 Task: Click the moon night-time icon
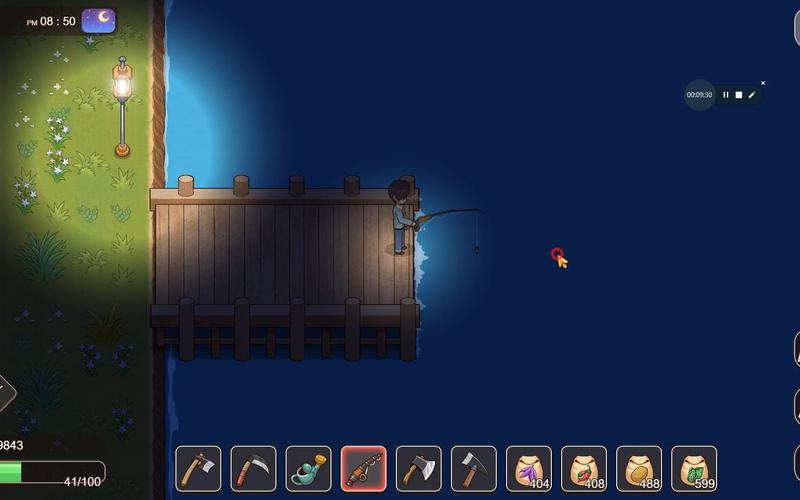pos(98,19)
